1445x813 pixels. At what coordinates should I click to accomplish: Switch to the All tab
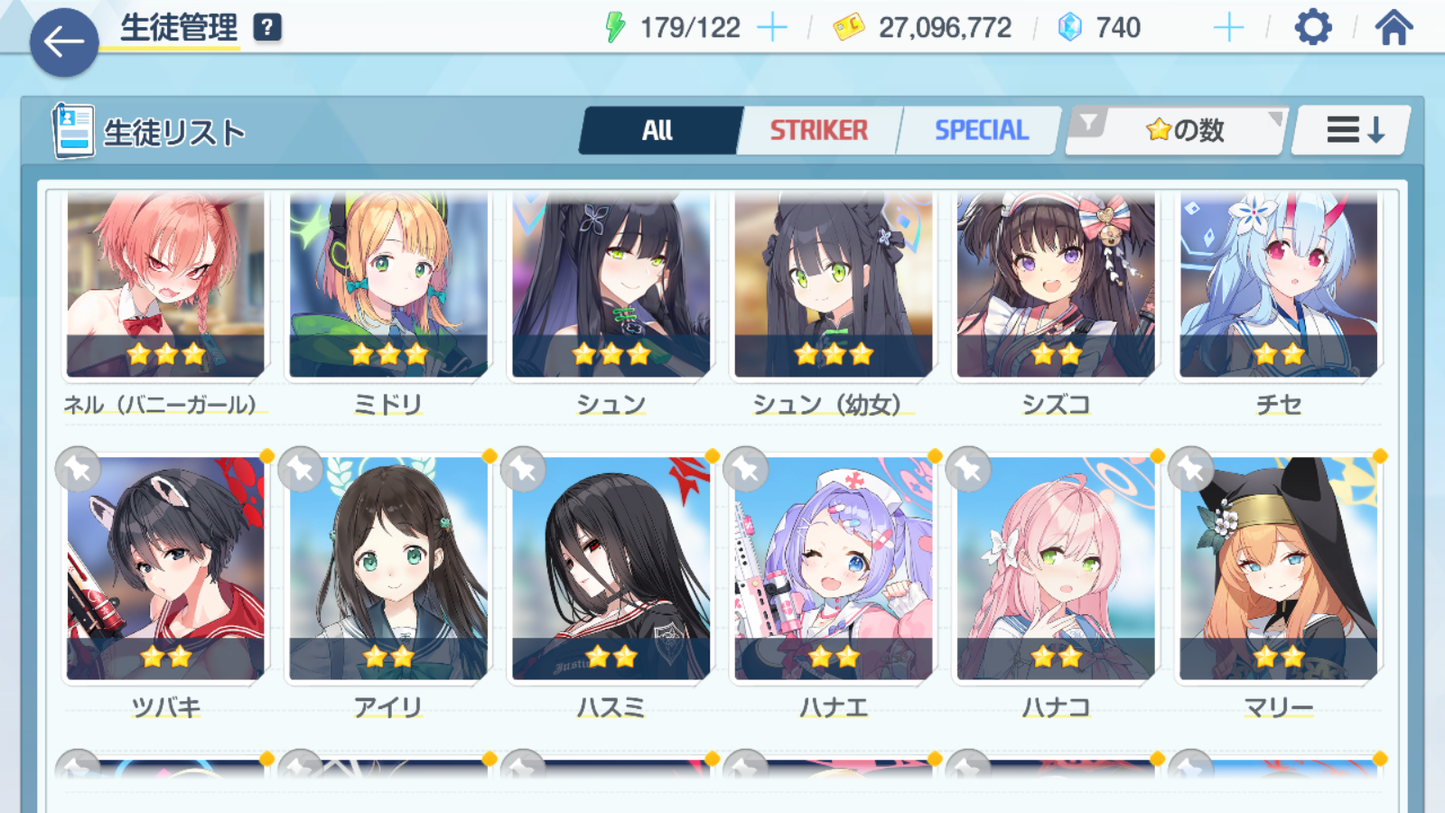tap(658, 130)
